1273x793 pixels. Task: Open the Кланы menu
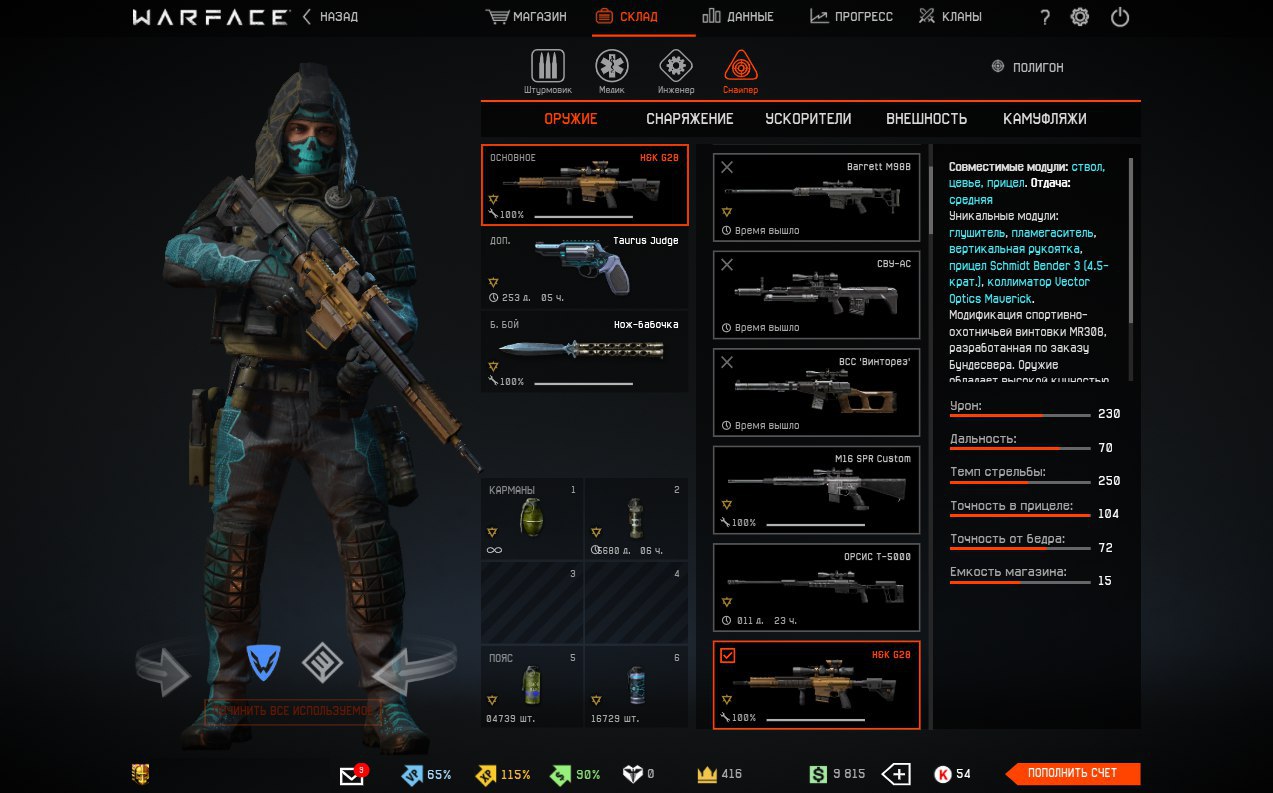point(950,17)
